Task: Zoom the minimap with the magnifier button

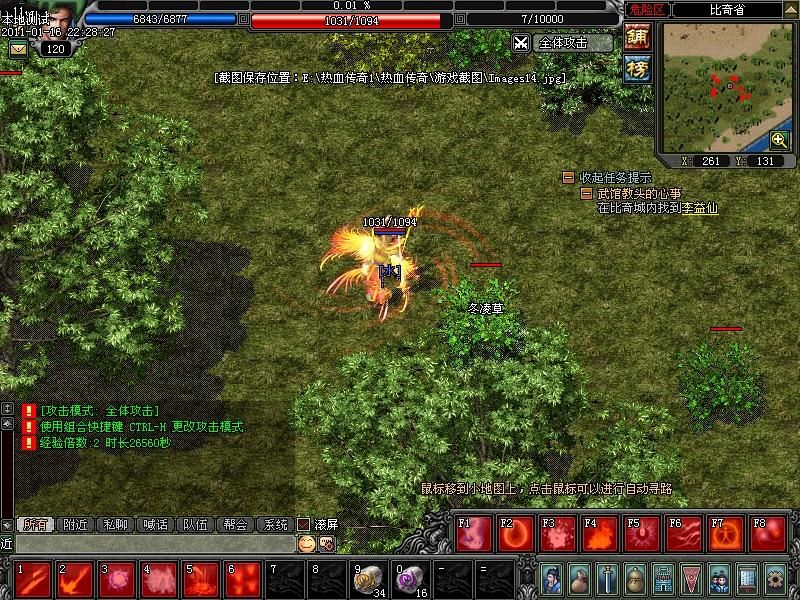Action: pyautogui.click(x=779, y=140)
